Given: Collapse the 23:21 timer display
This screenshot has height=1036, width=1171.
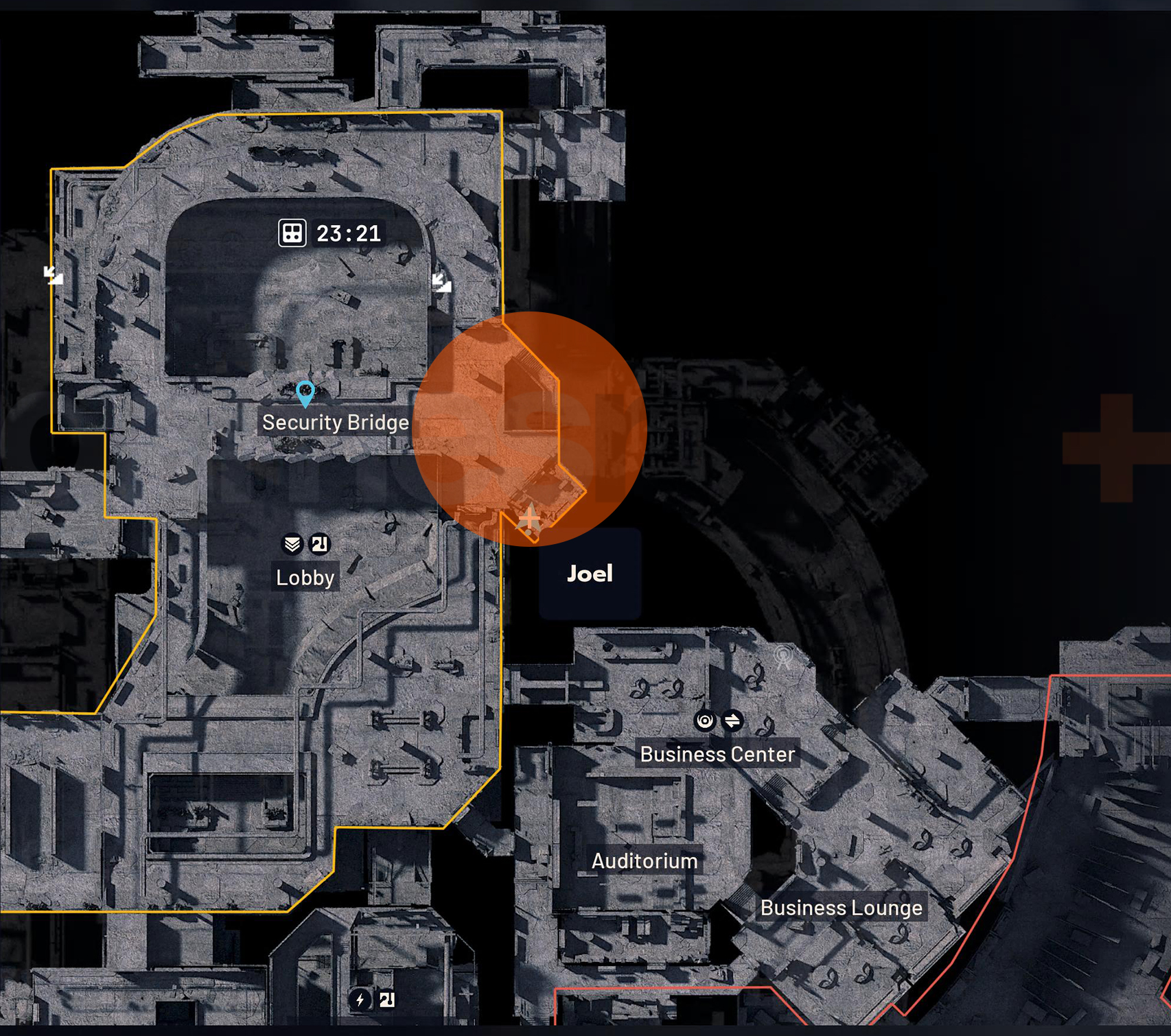Looking at the screenshot, I should [347, 233].
